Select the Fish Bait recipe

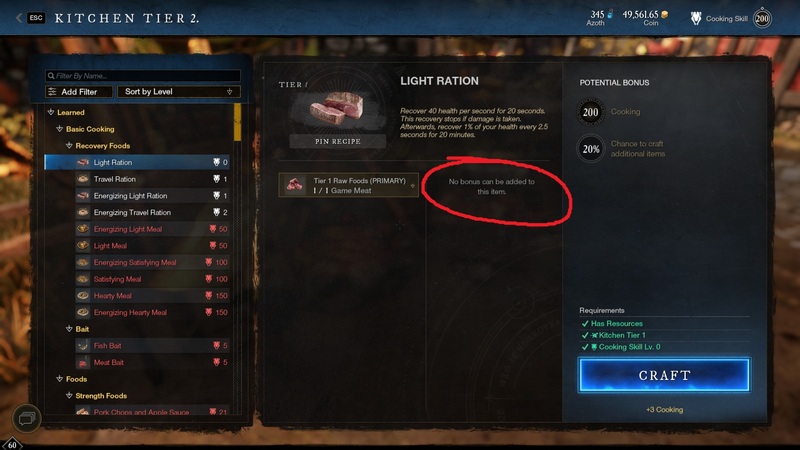110,345
